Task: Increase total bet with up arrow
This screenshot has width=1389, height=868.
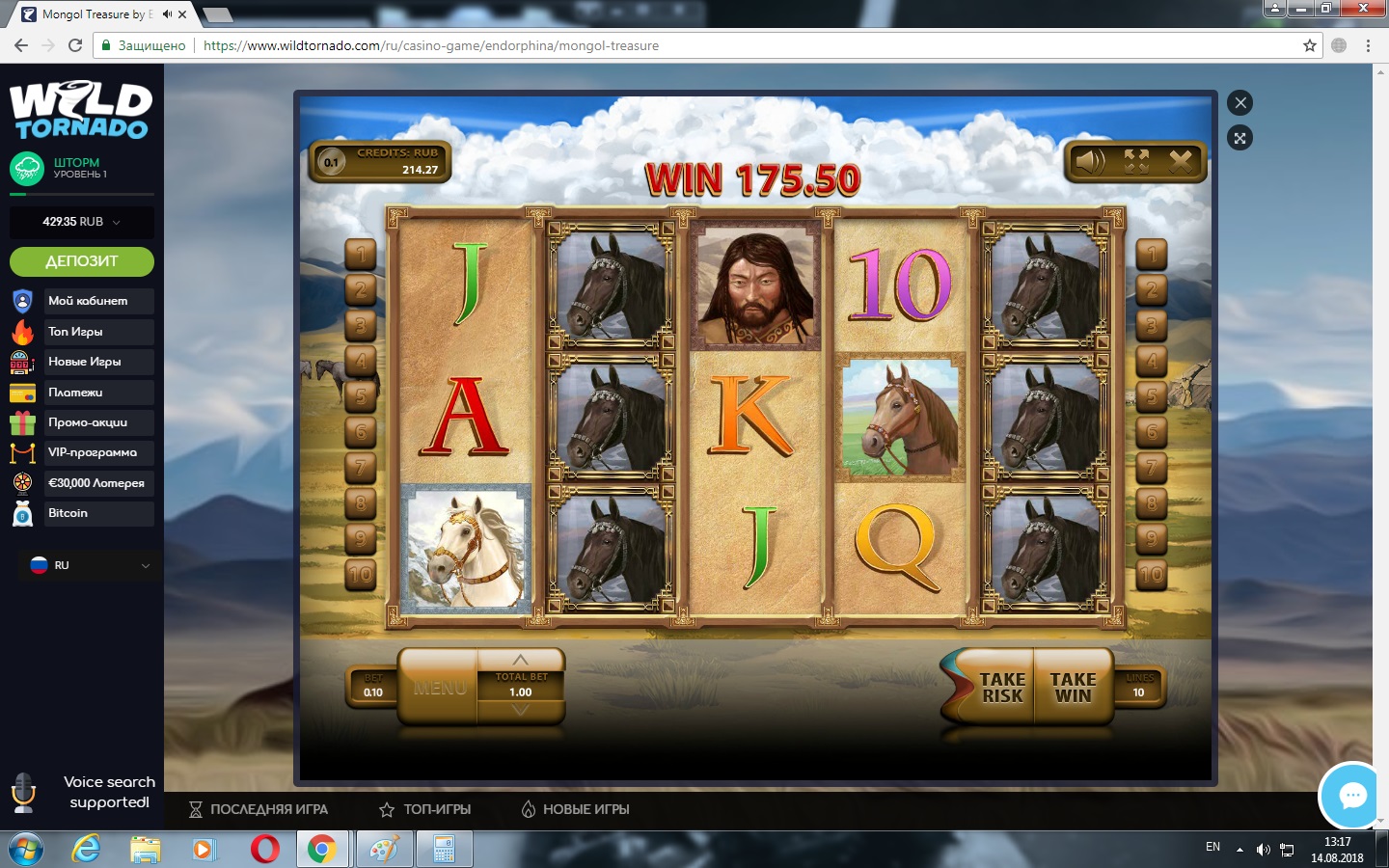Action: click(x=521, y=661)
